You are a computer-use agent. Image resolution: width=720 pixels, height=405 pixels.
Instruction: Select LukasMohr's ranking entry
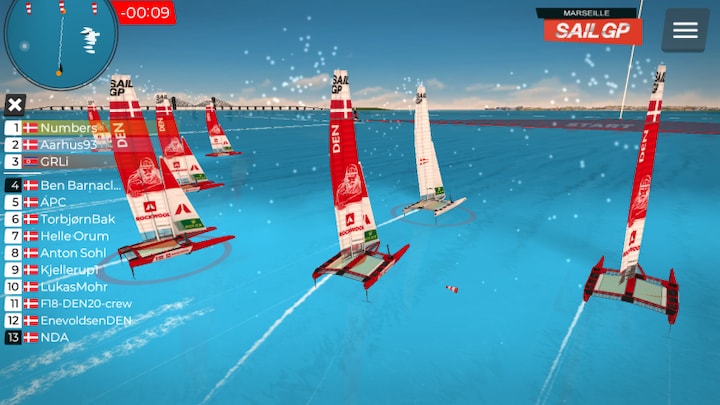pos(70,286)
